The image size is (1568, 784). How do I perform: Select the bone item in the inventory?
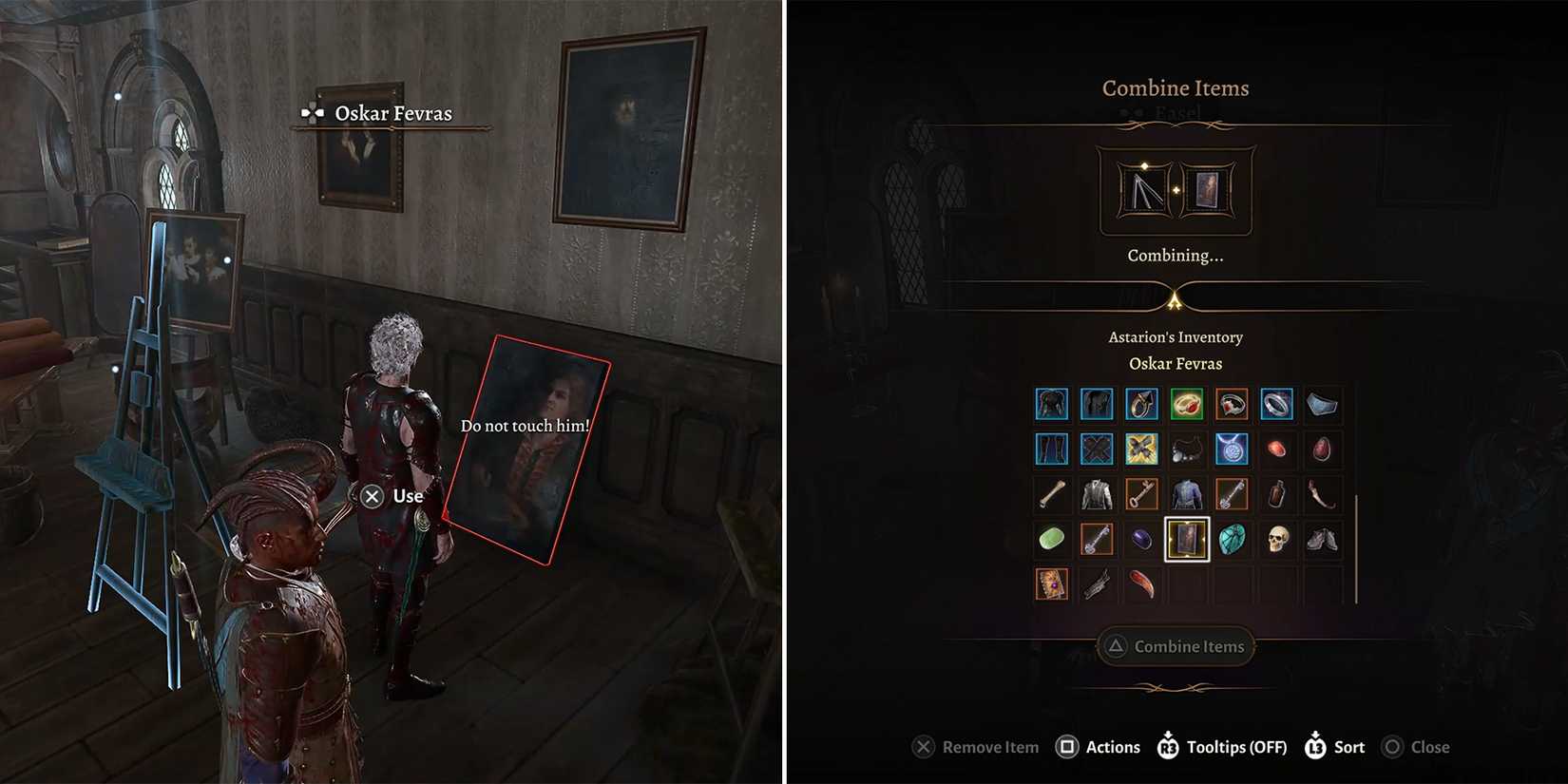click(x=1052, y=493)
